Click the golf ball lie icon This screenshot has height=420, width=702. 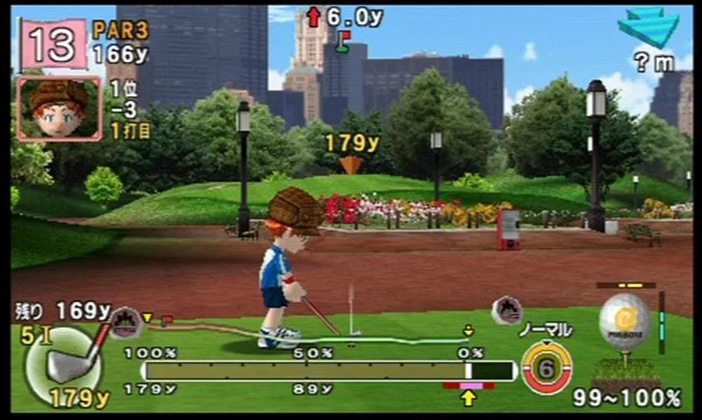pyautogui.click(x=625, y=323)
